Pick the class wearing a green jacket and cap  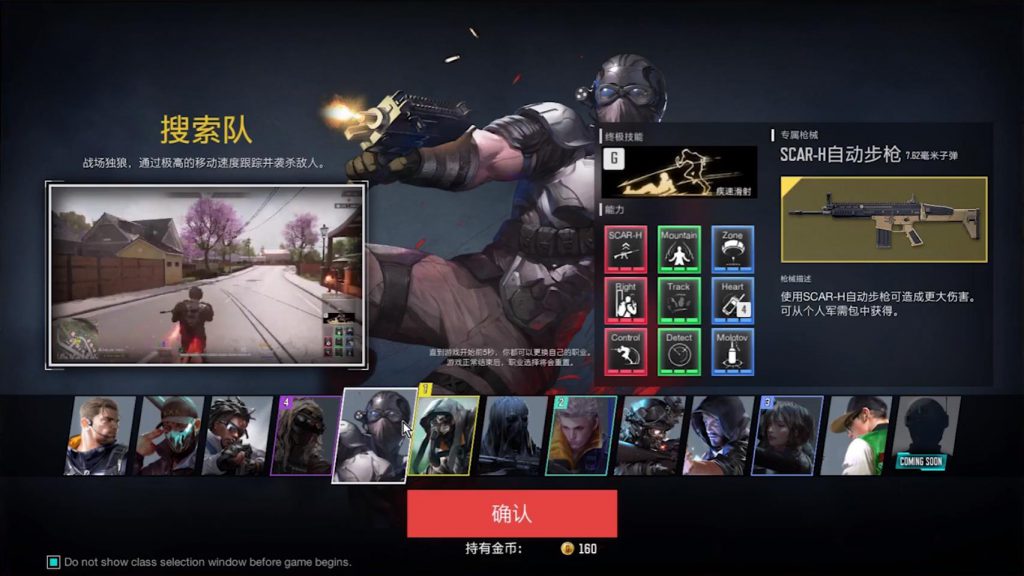[x=860, y=435]
